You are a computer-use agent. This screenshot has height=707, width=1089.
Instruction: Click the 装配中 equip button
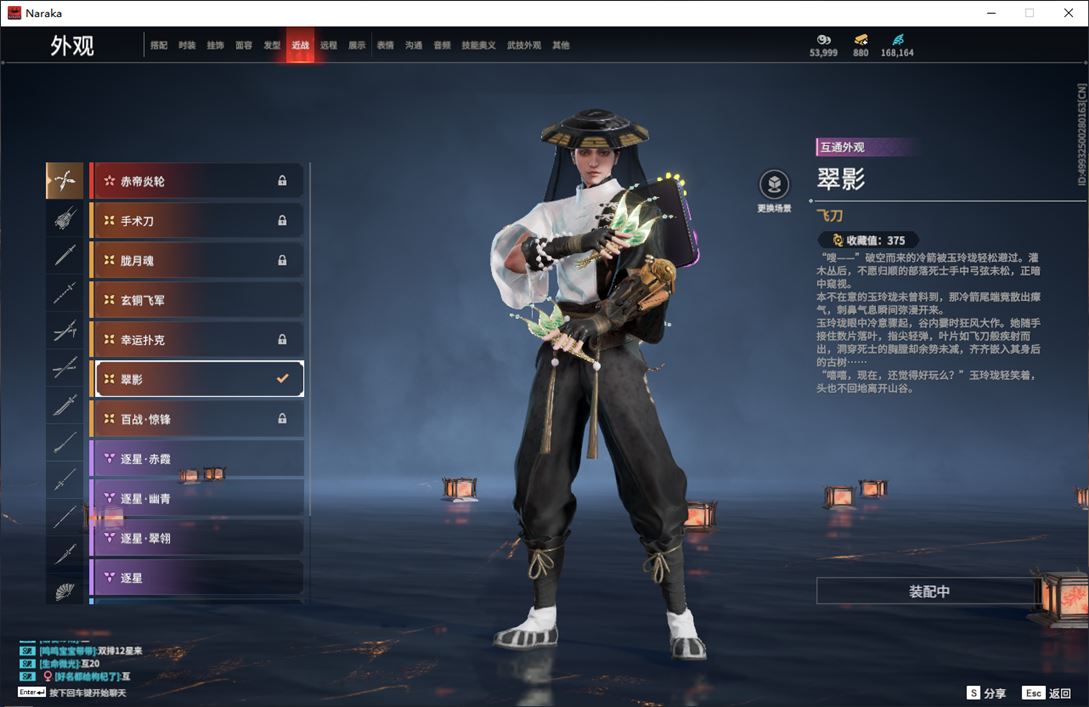928,591
